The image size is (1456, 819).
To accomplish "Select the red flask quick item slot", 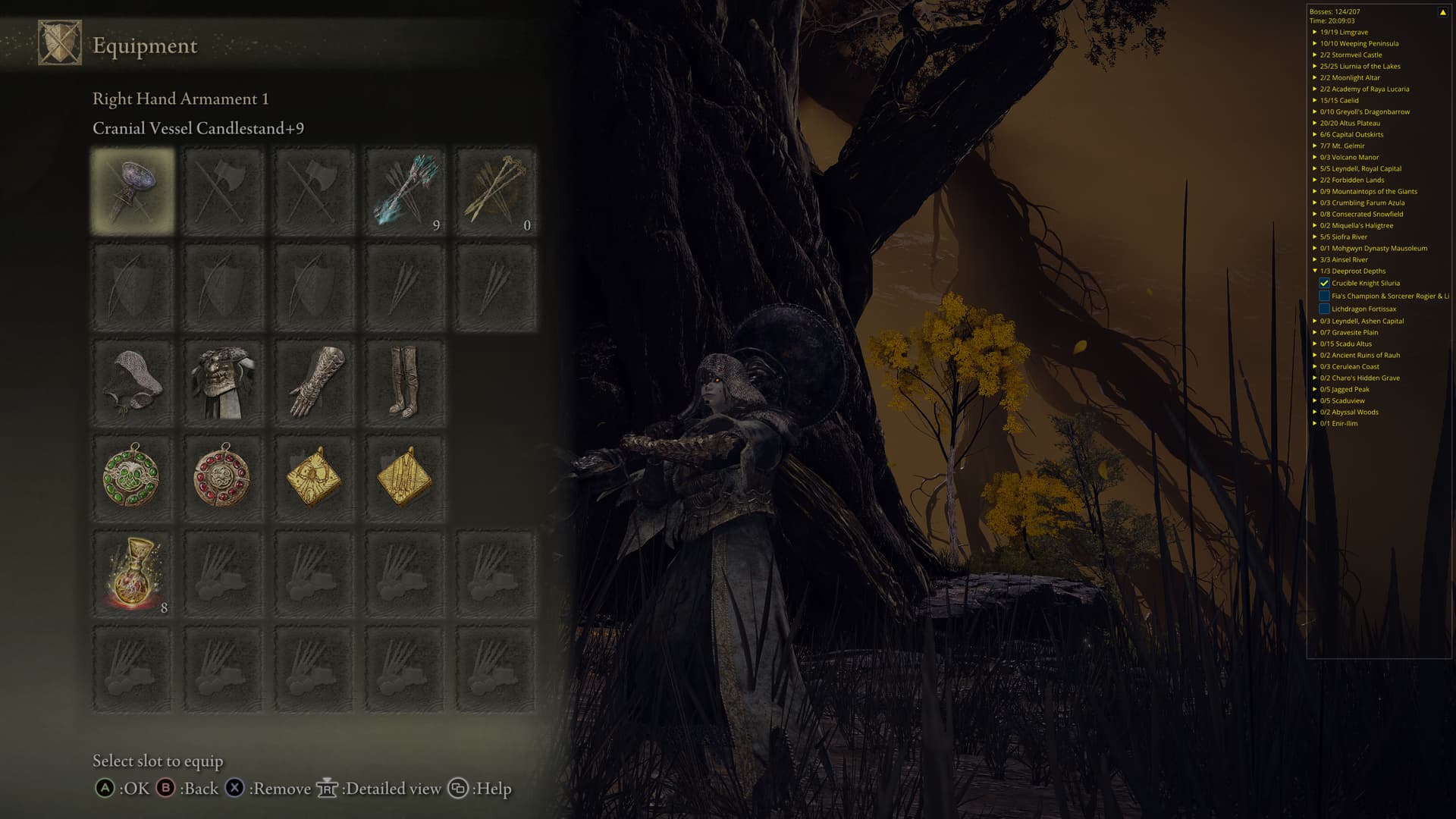I will [133, 574].
